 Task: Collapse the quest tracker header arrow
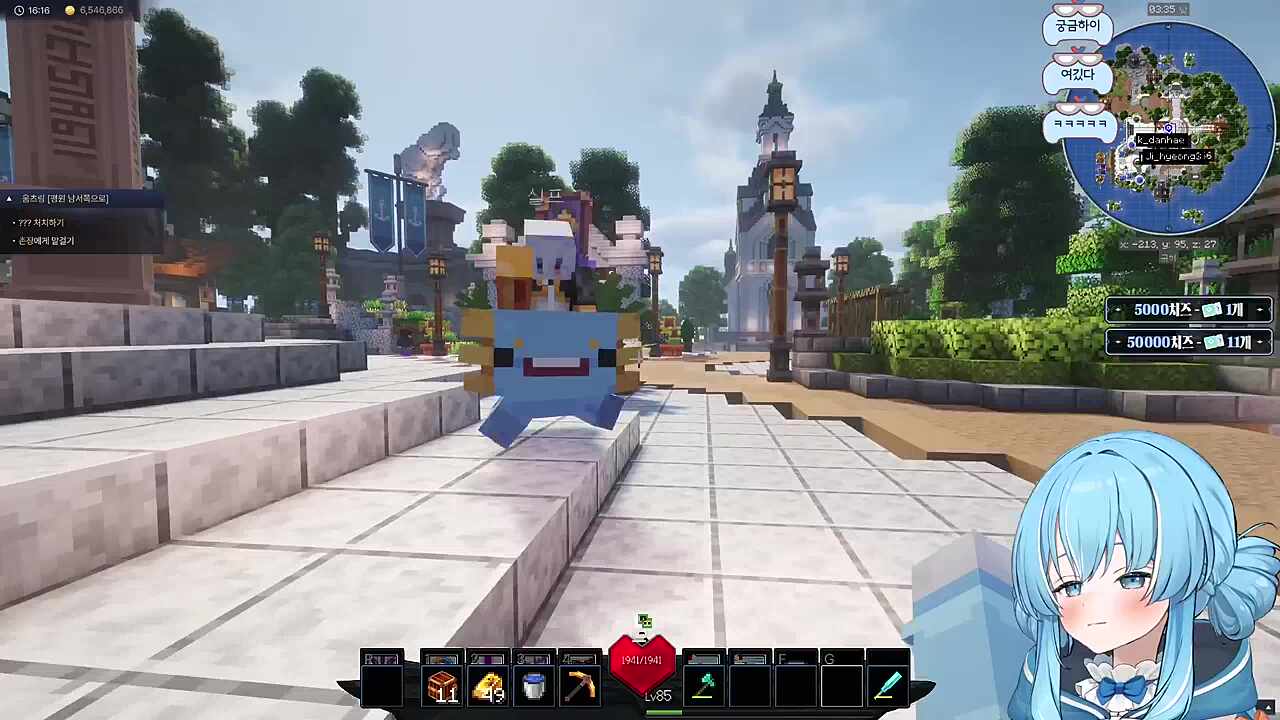(10, 199)
